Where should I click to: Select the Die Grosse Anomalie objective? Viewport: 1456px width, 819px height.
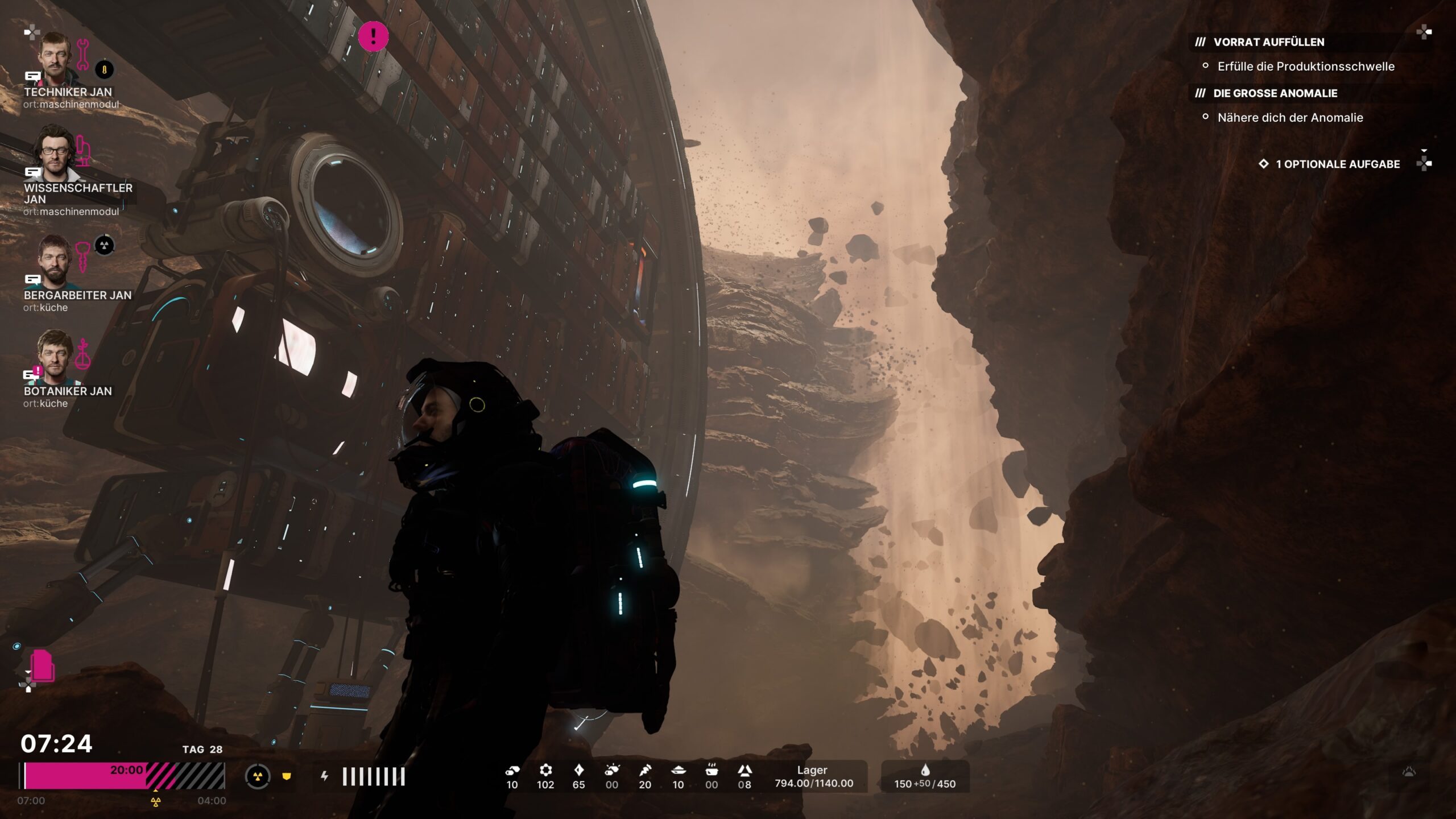point(1275,93)
